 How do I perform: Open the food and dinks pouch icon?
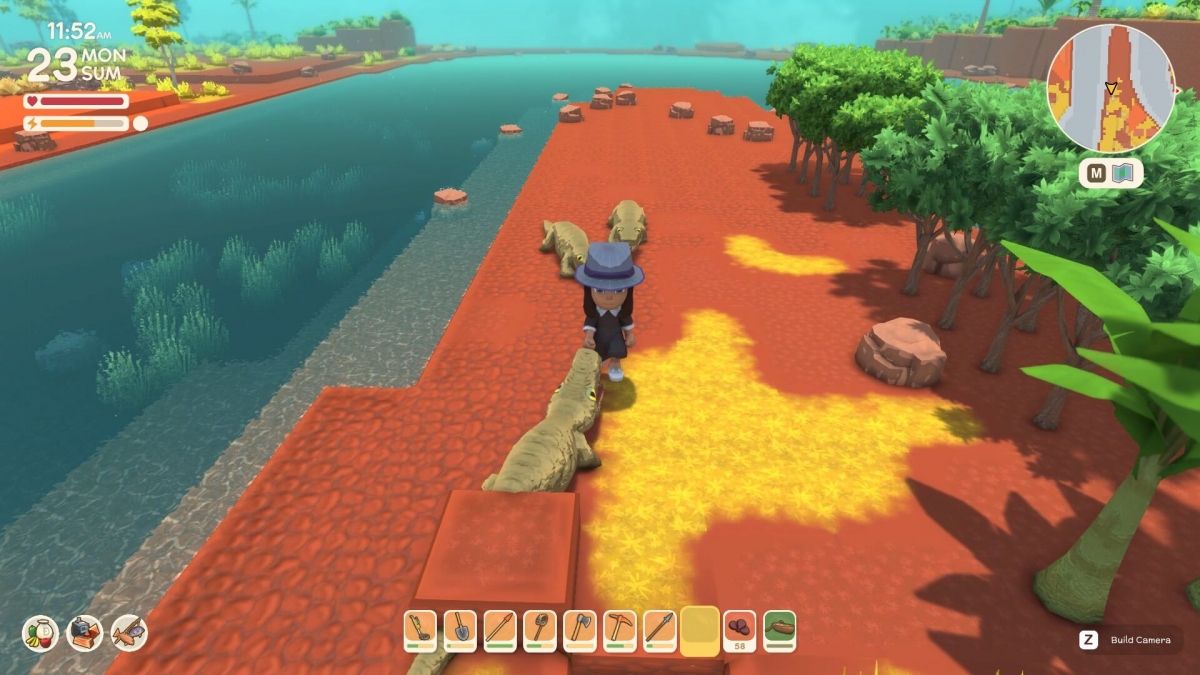coord(40,632)
